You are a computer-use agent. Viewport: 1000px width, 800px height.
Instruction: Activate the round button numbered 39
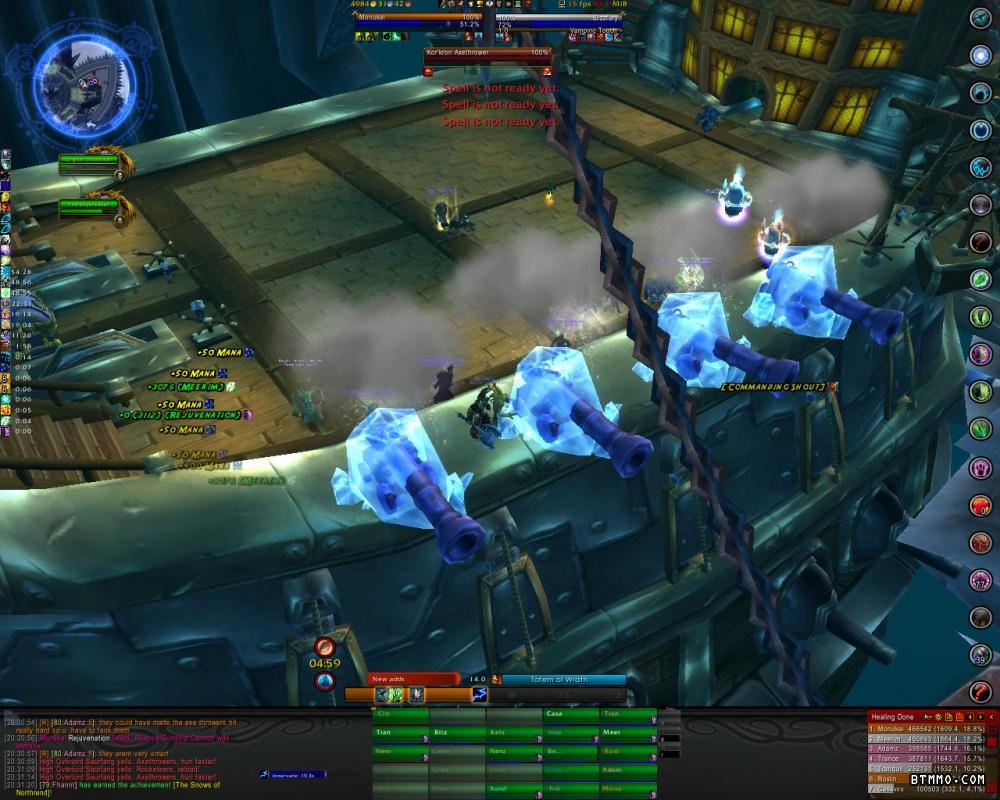point(981,654)
